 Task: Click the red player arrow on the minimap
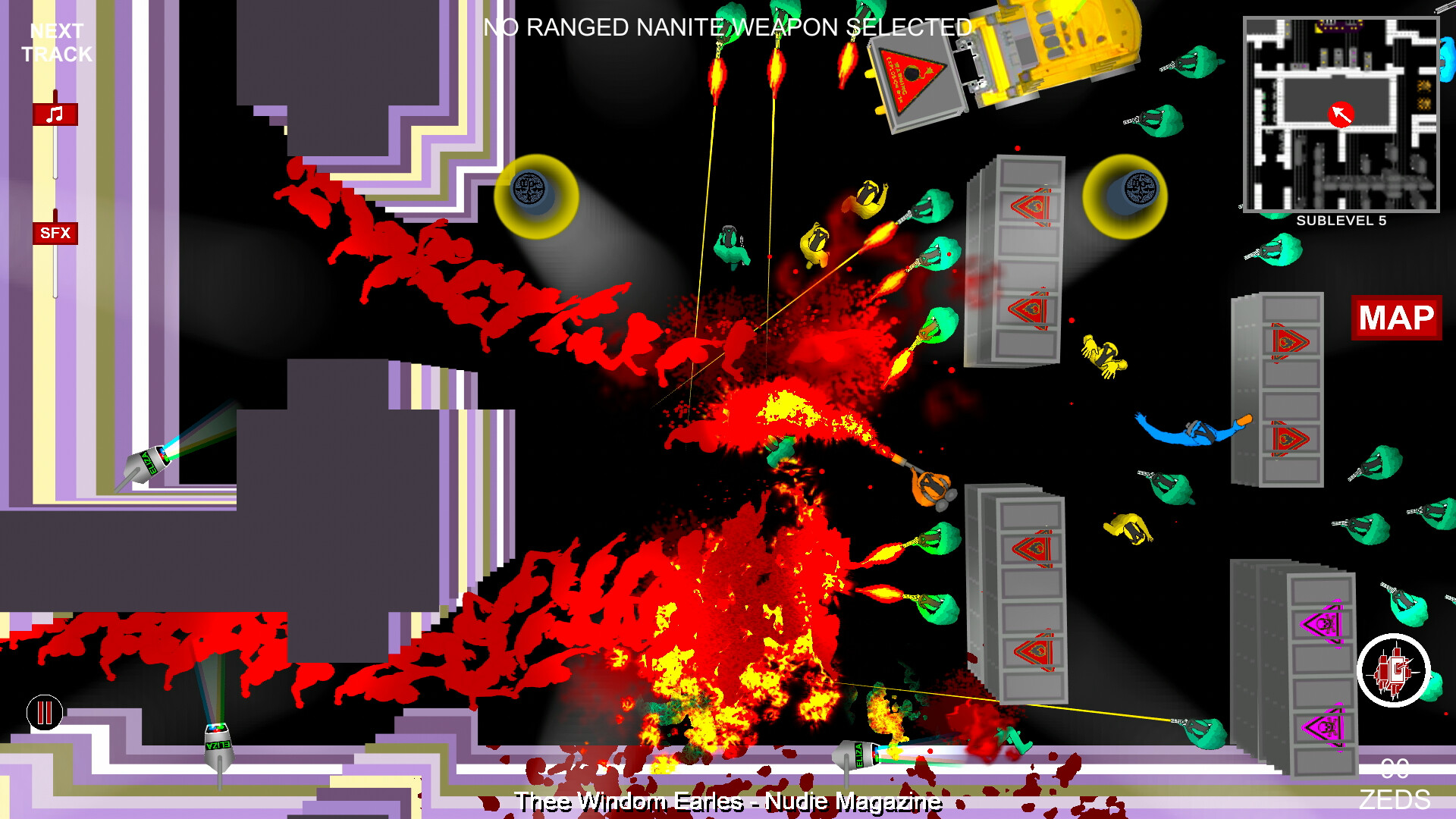point(1341,114)
